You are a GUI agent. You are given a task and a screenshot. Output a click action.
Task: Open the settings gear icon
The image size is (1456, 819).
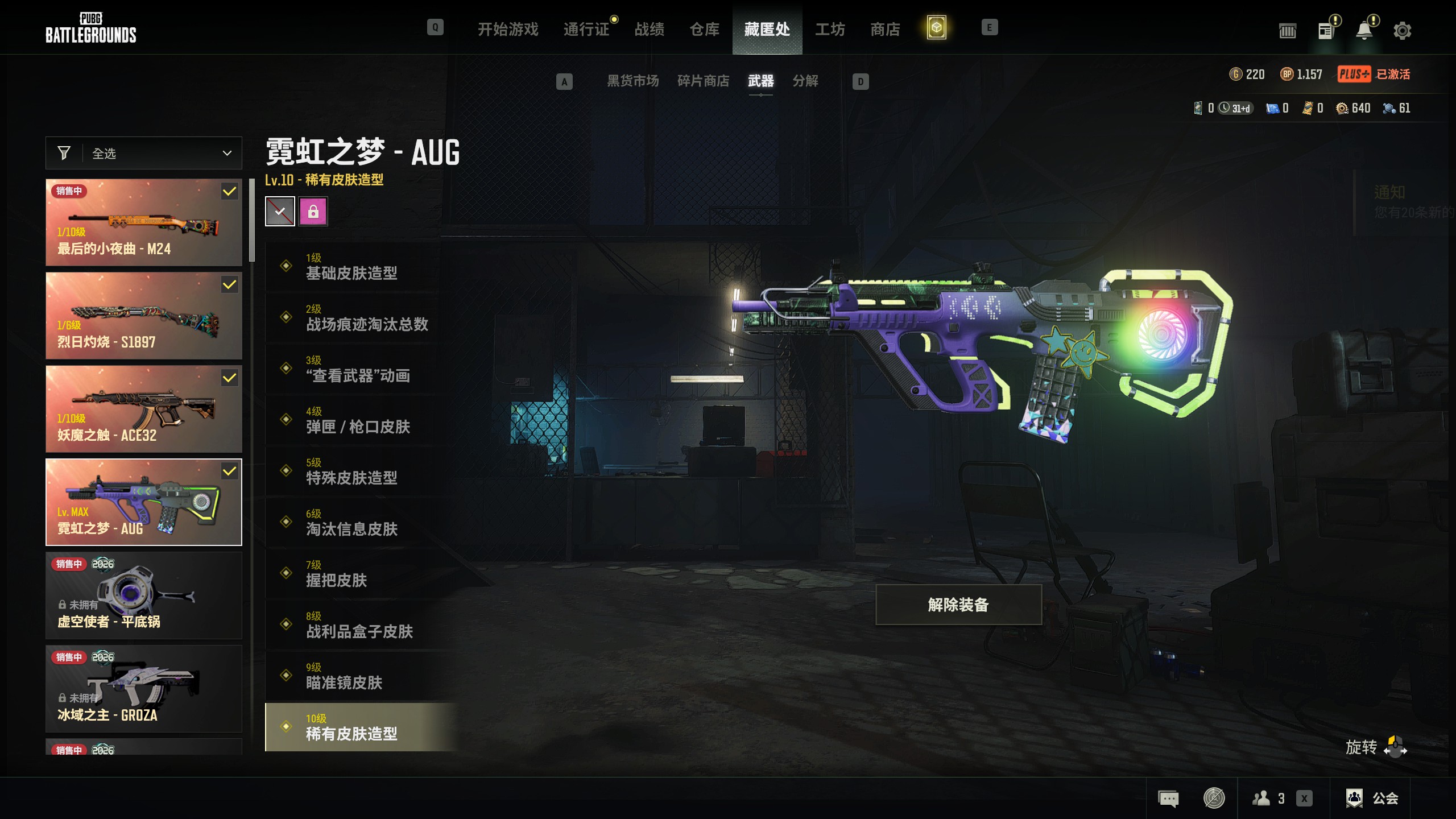point(1402,30)
